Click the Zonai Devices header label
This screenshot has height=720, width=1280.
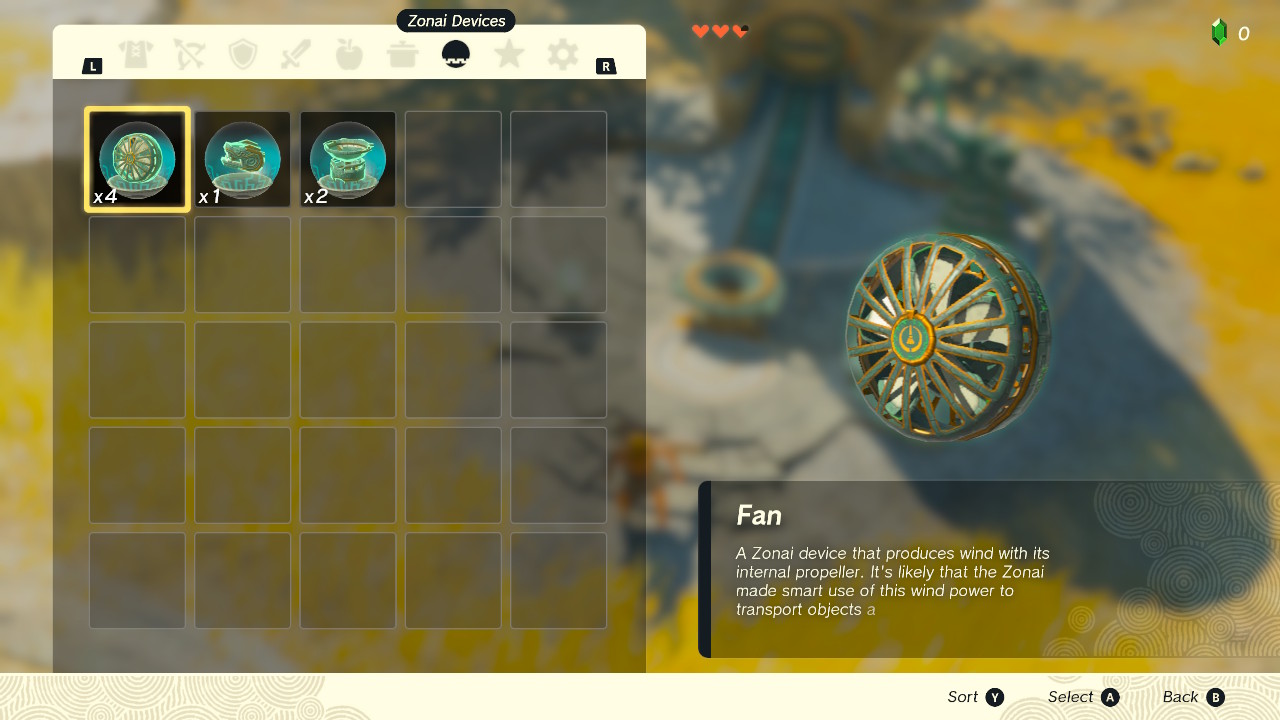click(455, 20)
